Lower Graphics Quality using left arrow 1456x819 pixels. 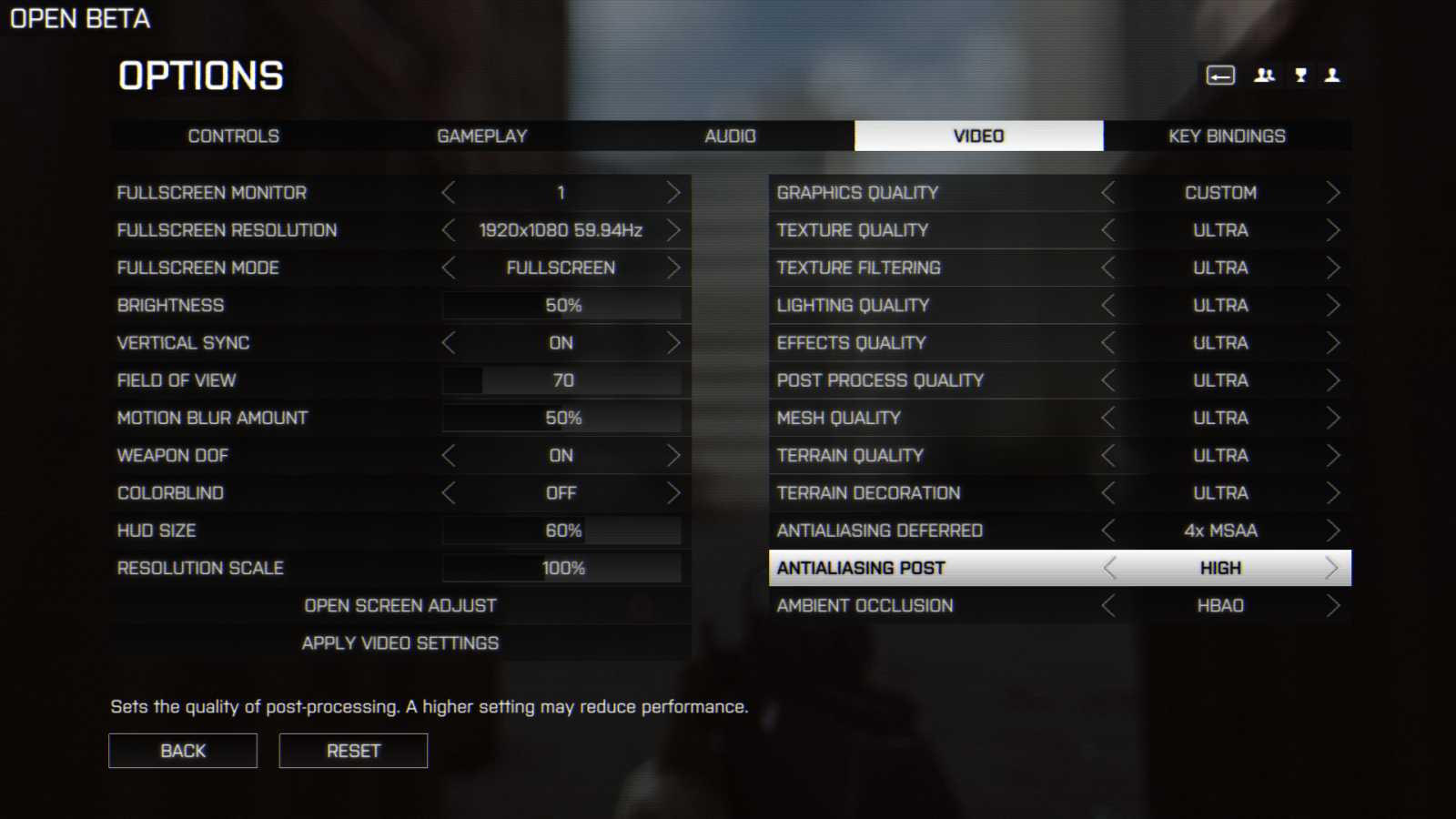[1108, 192]
